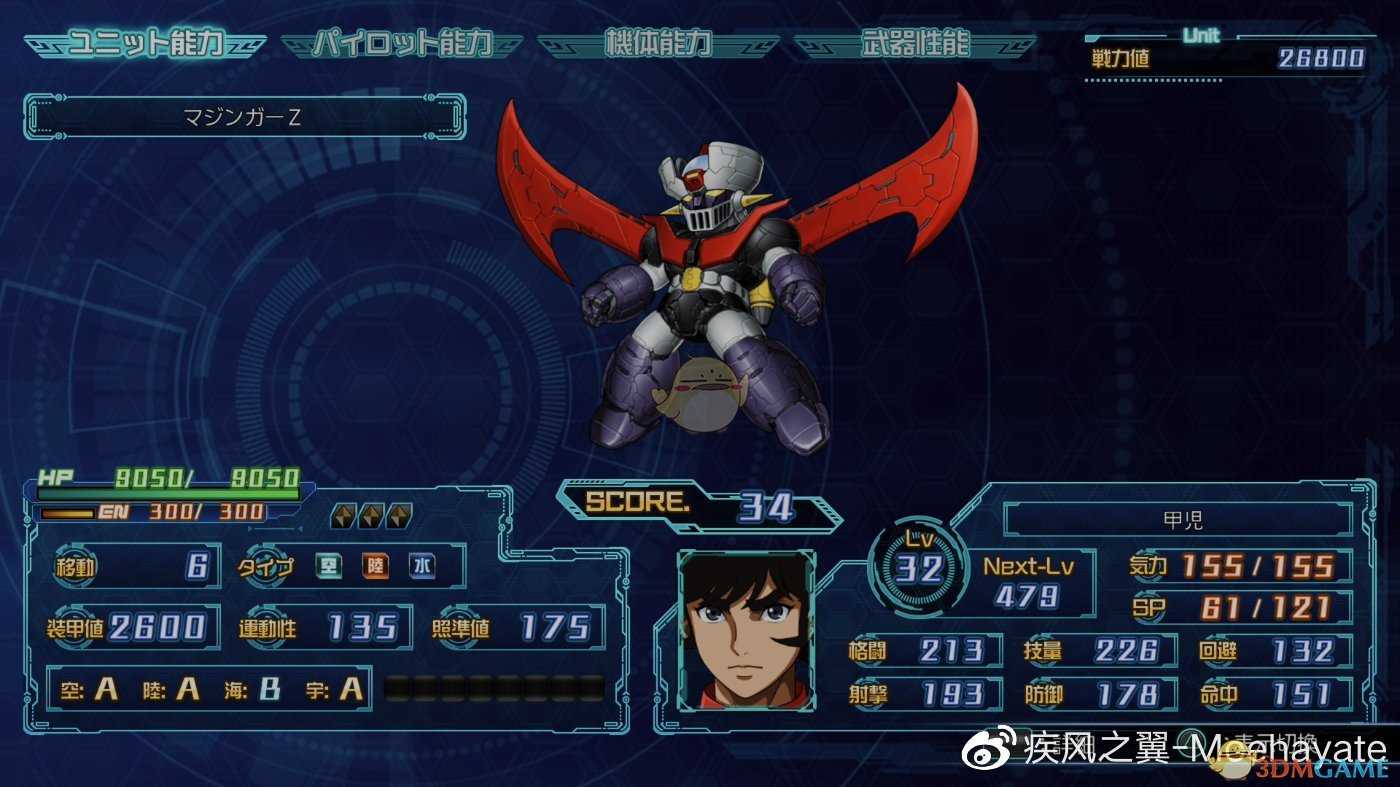Switch to the ユニット能力 tab

tap(145, 45)
